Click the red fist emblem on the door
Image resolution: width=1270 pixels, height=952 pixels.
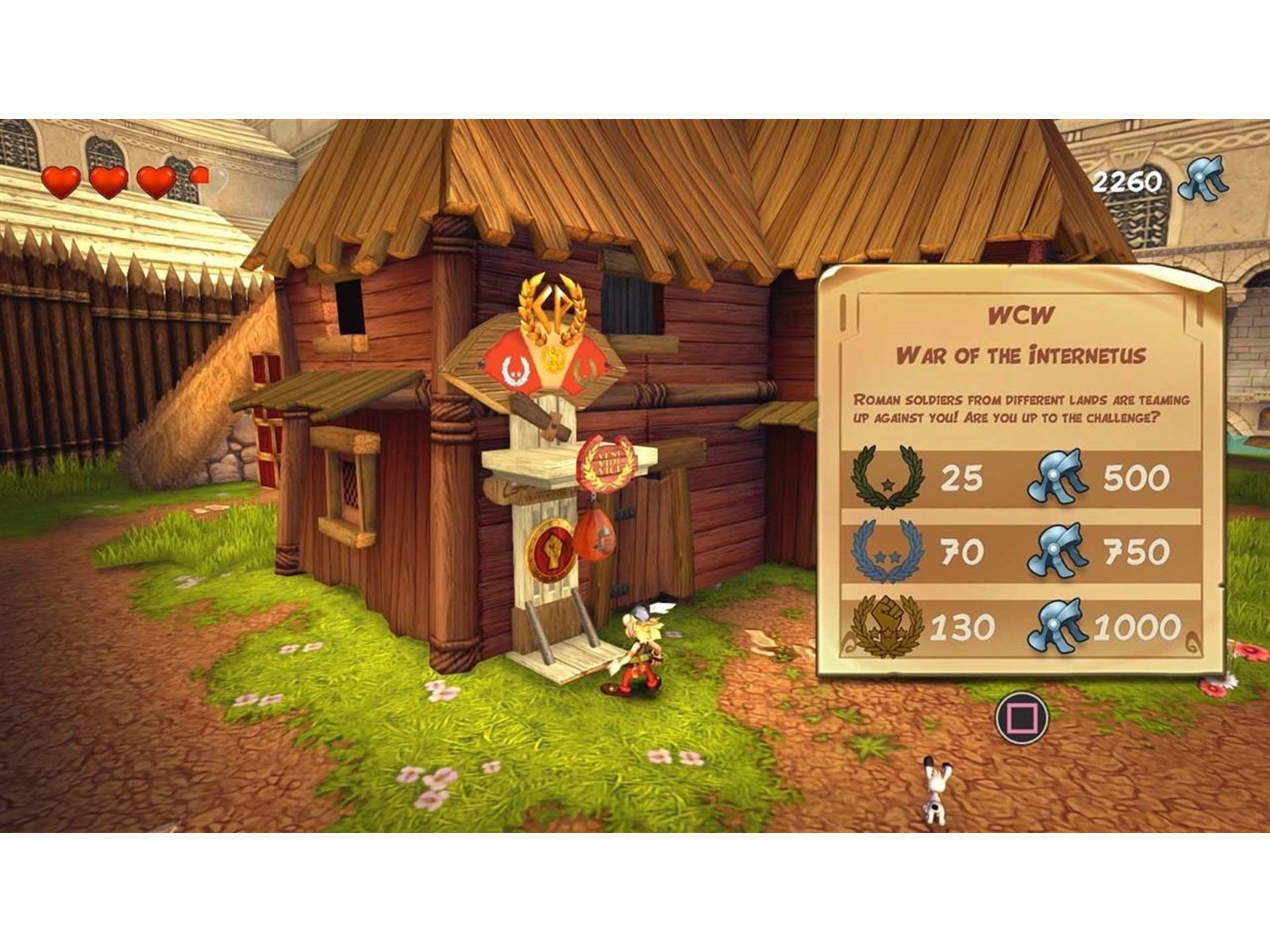click(554, 547)
